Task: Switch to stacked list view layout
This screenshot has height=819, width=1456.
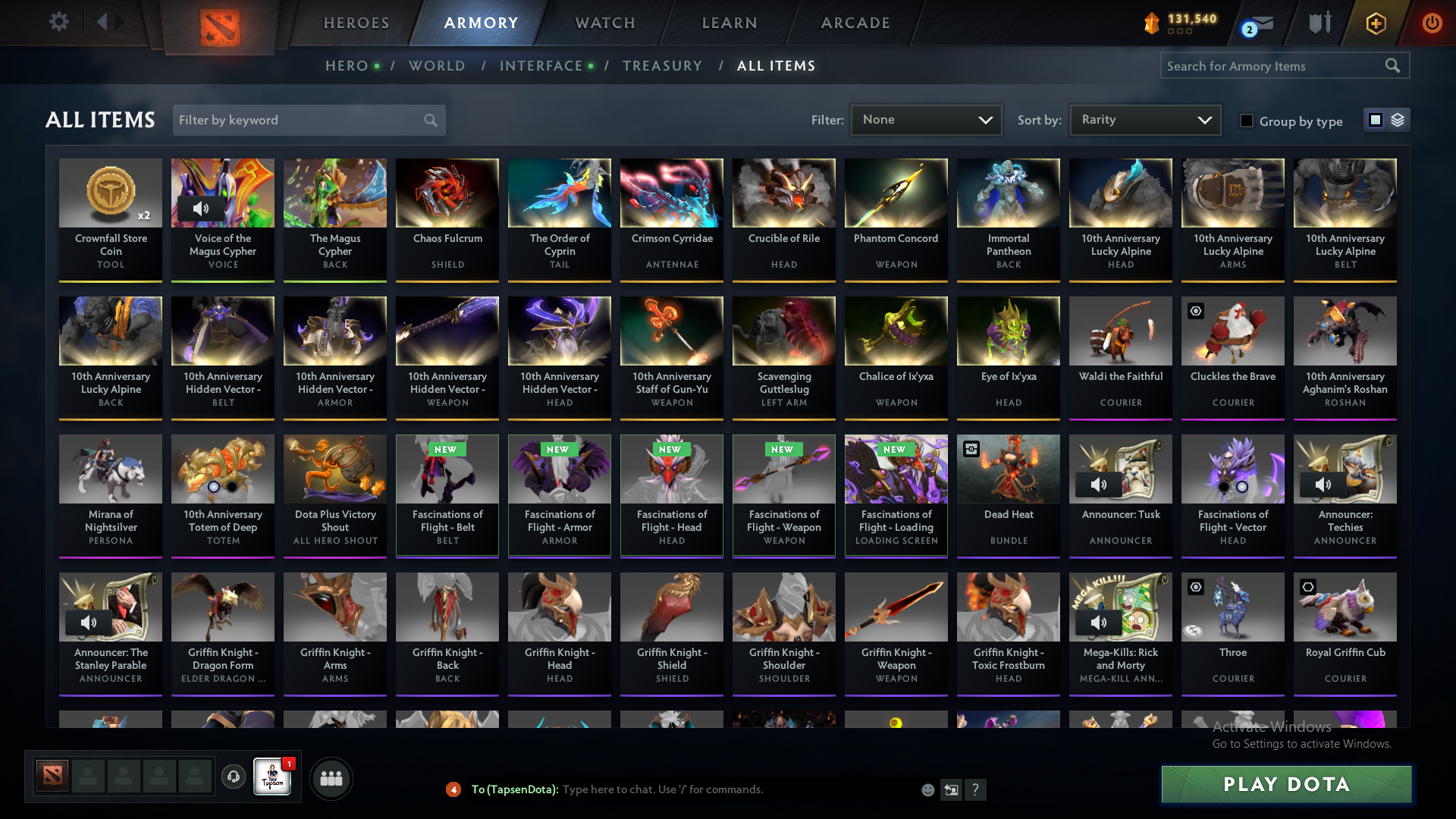Action: click(1398, 120)
